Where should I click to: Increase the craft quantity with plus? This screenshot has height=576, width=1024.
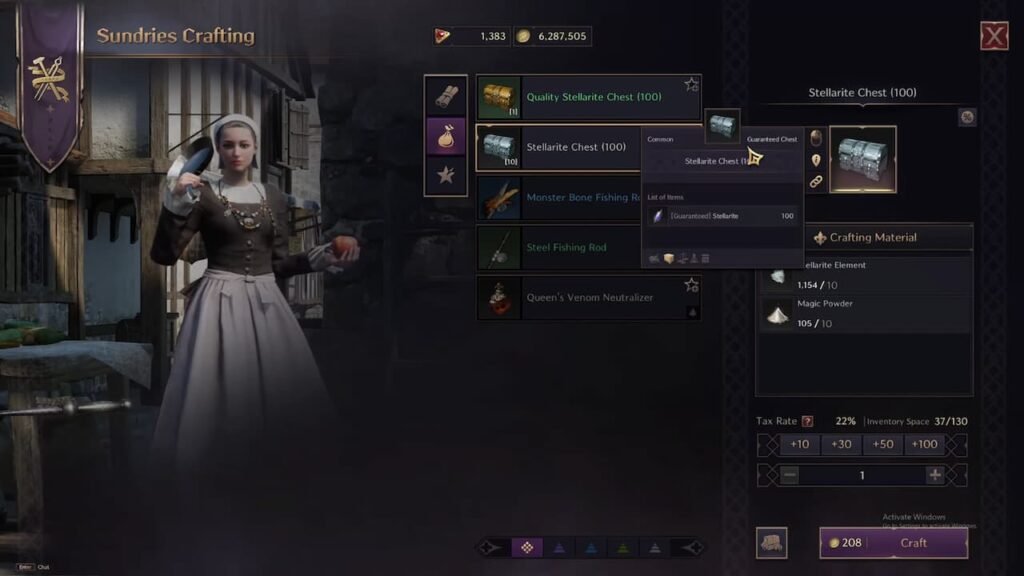pos(935,475)
